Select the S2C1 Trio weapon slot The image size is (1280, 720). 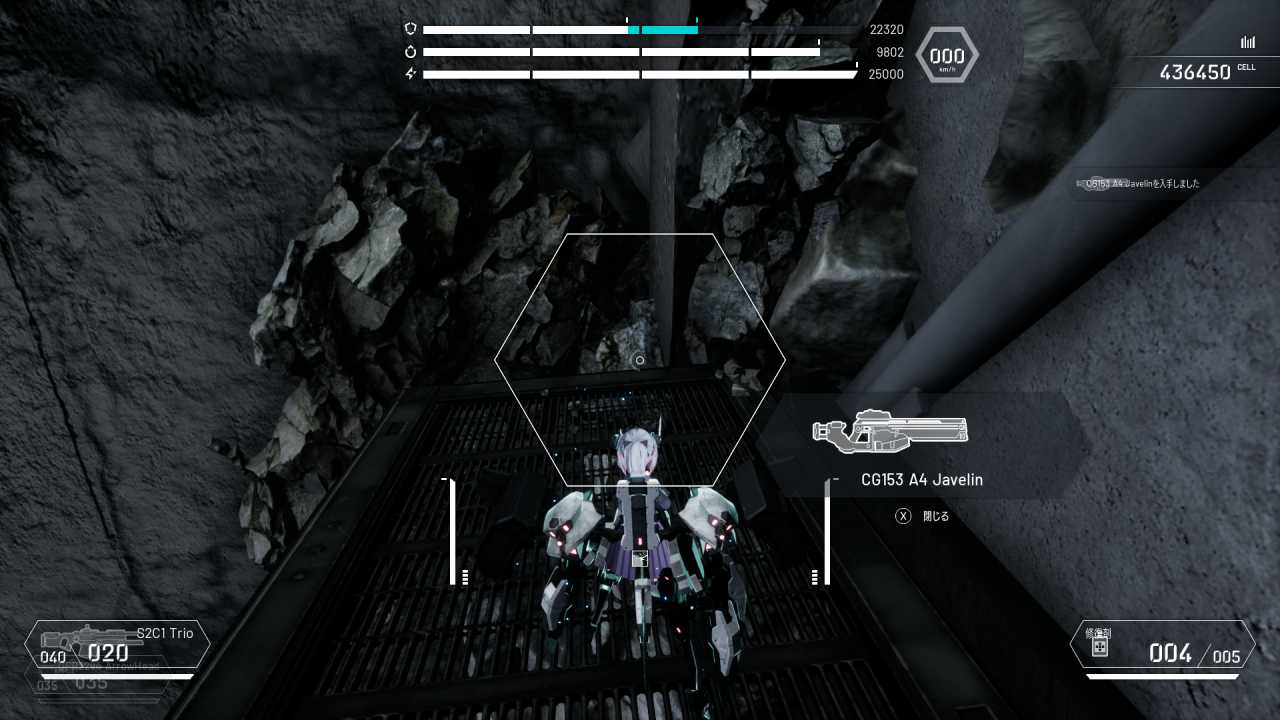[x=117, y=644]
